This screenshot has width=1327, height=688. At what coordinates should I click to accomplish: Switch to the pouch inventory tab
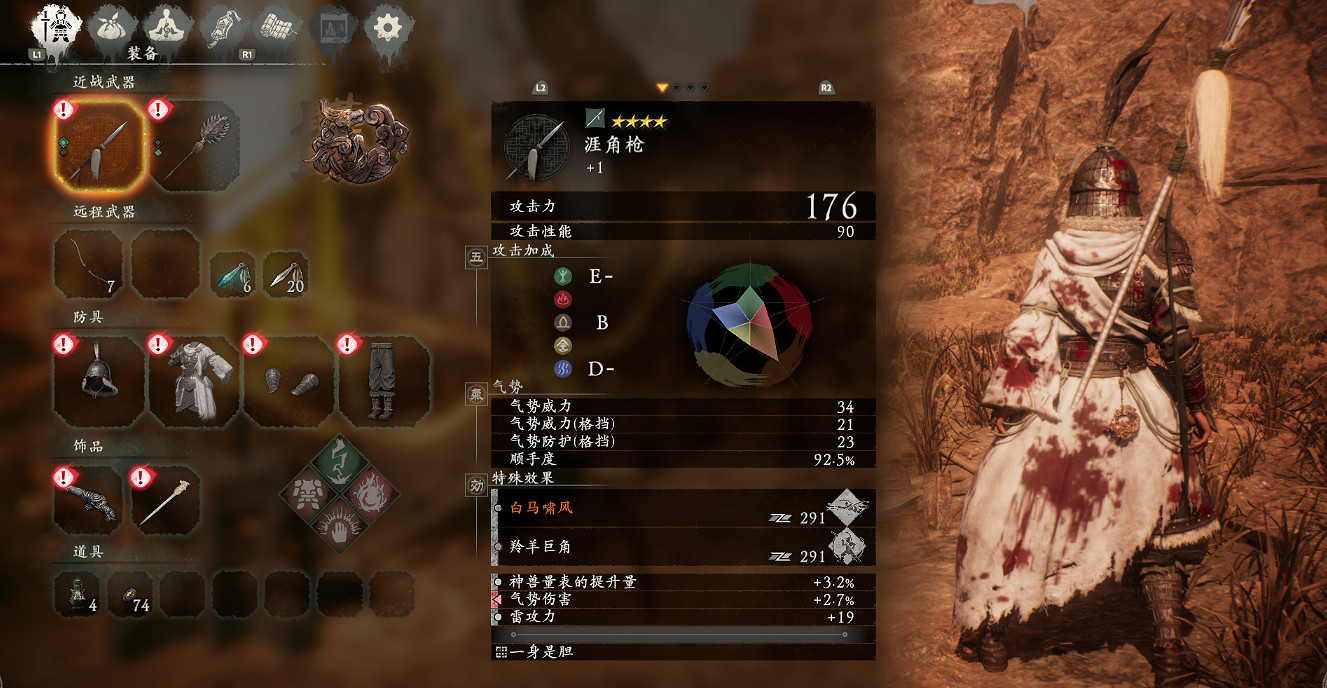pyautogui.click(x=112, y=26)
